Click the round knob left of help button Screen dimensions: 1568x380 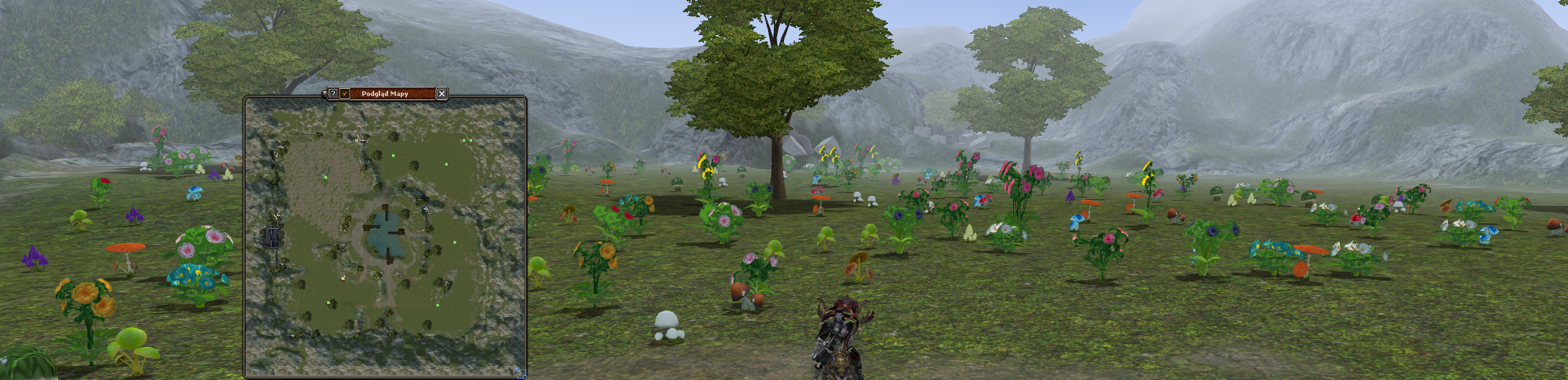(324, 94)
